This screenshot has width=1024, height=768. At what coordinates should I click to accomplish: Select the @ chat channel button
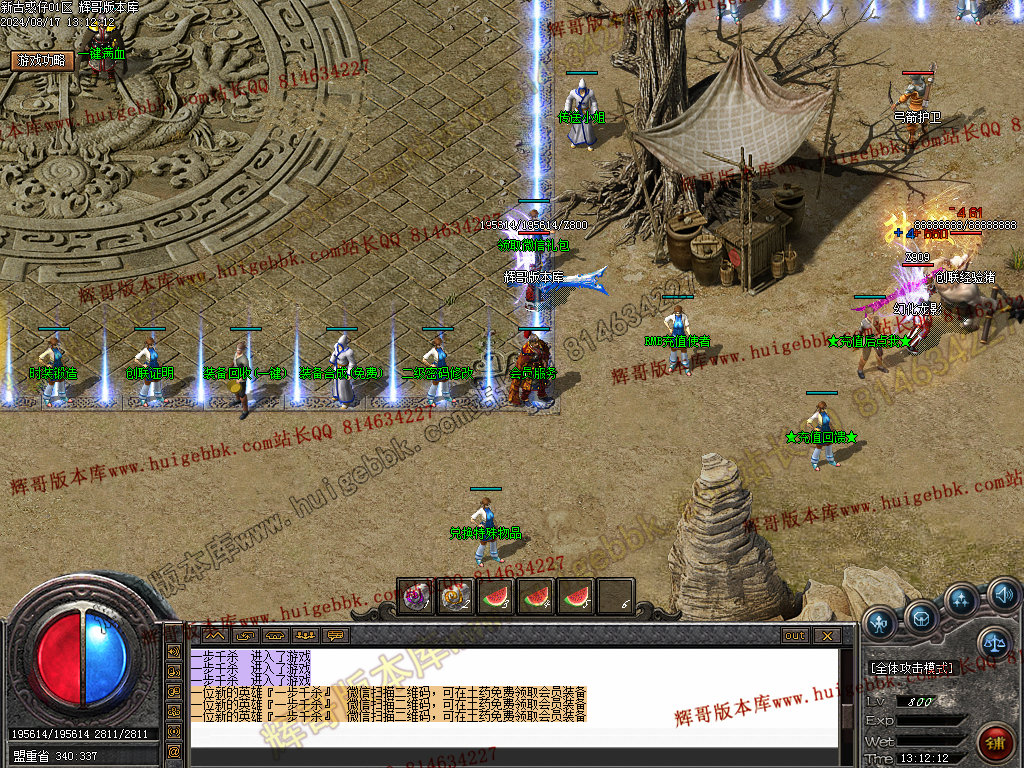174,751
